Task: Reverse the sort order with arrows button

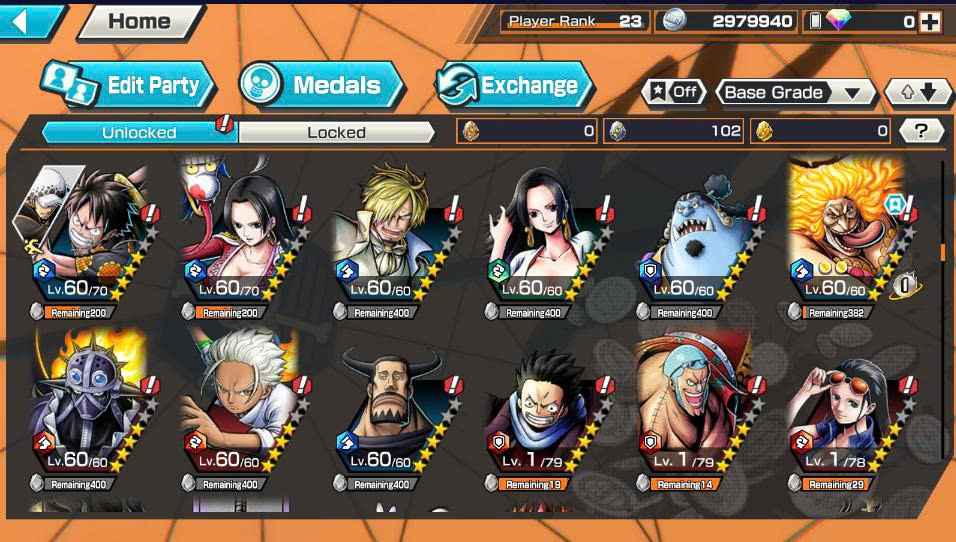Action: [918, 93]
